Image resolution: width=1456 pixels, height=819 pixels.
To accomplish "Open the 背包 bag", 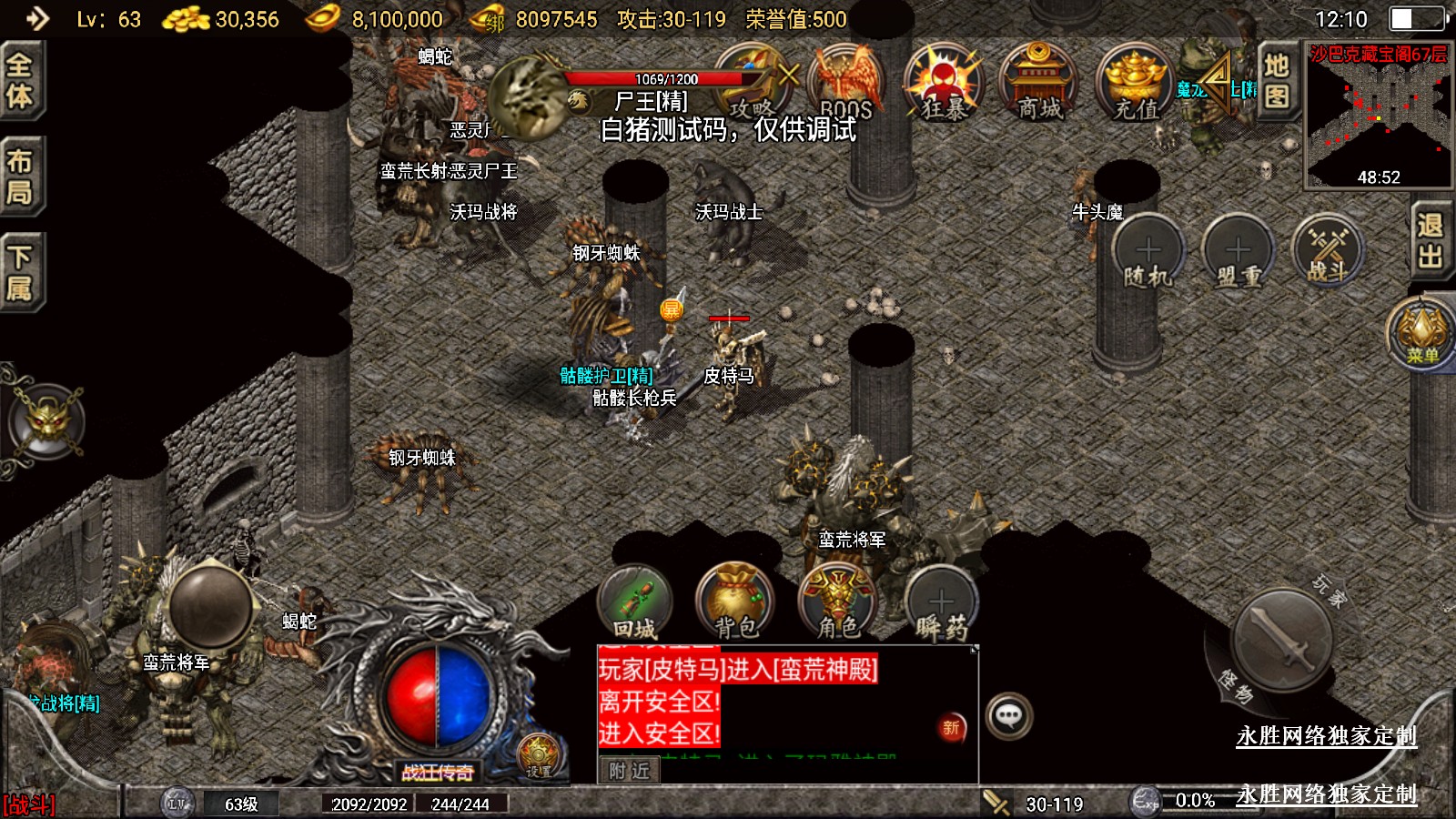I will (x=735, y=602).
